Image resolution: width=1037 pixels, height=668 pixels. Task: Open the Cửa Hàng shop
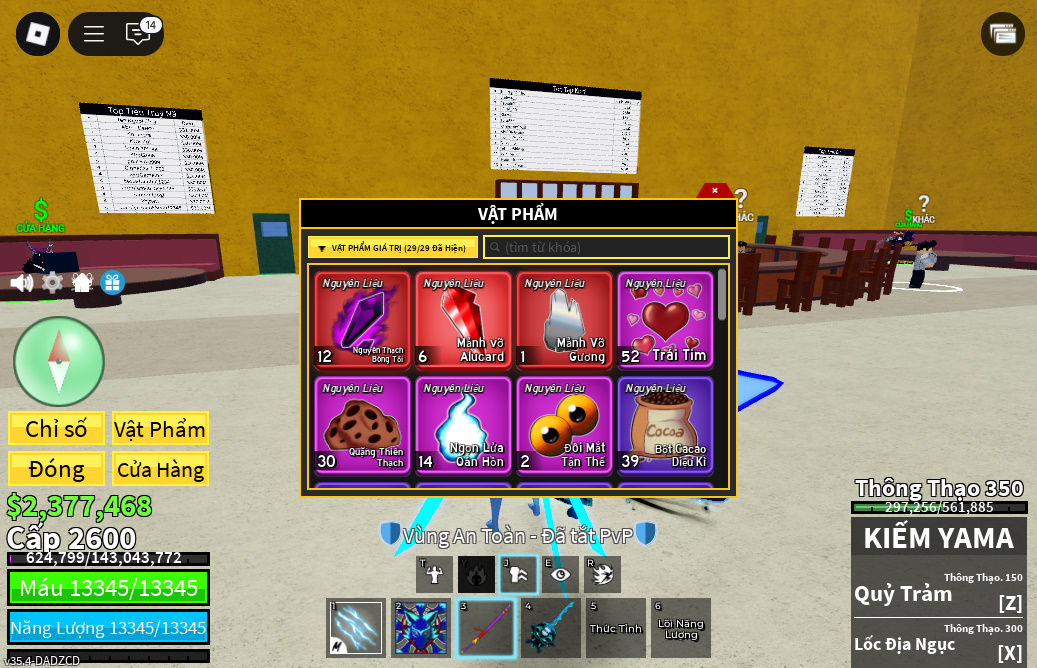pyautogui.click(x=159, y=469)
